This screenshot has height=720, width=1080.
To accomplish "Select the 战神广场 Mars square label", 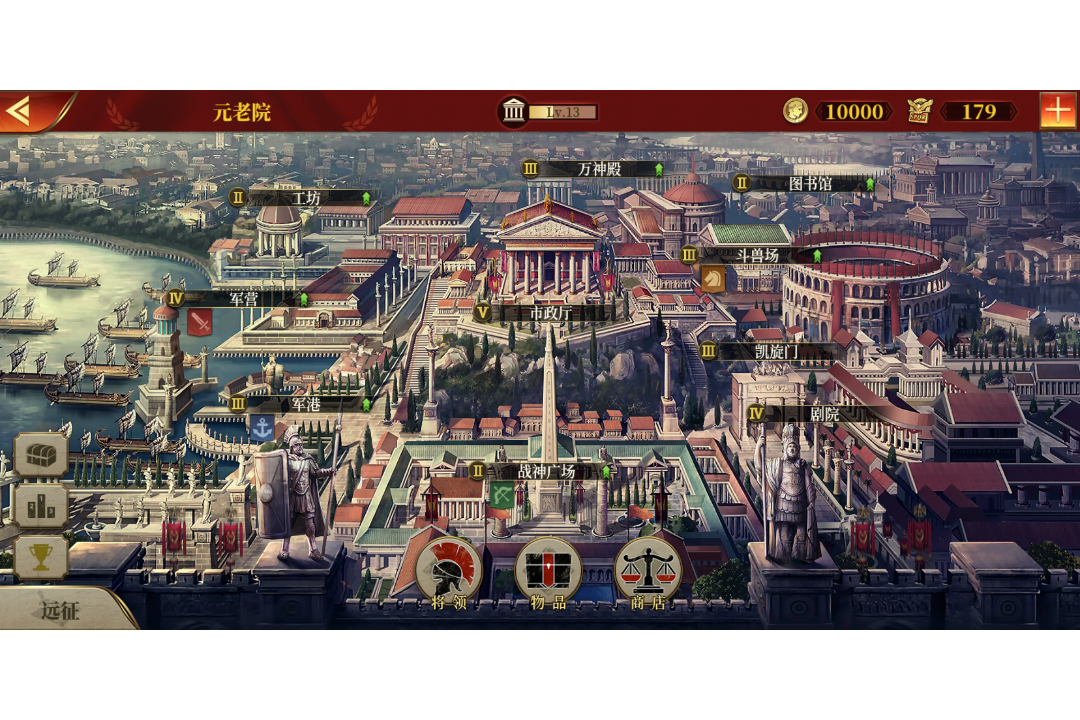I will tap(546, 471).
